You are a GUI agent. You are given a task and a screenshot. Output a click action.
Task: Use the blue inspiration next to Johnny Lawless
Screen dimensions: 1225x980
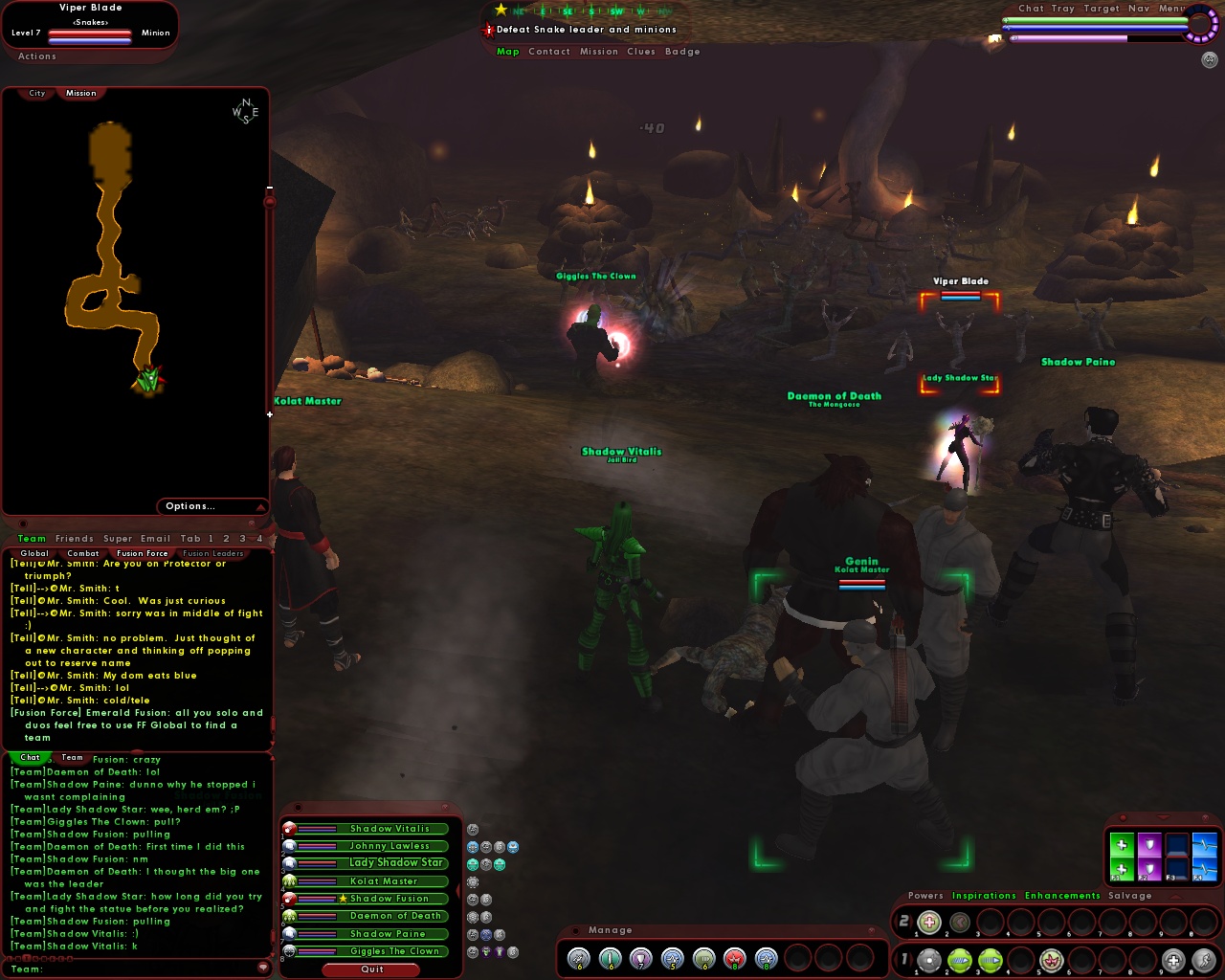point(471,847)
